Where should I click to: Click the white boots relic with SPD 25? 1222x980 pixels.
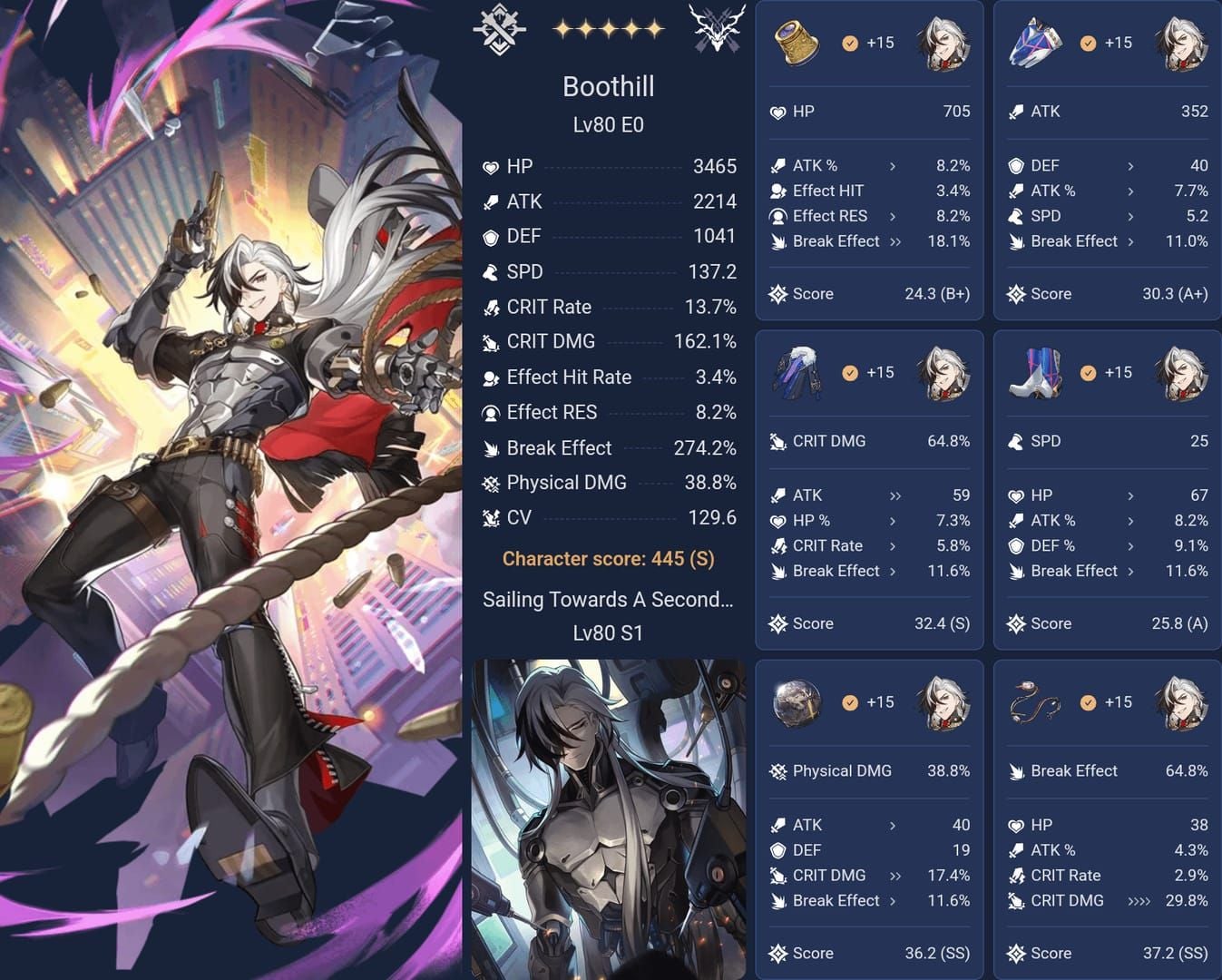pos(1035,373)
